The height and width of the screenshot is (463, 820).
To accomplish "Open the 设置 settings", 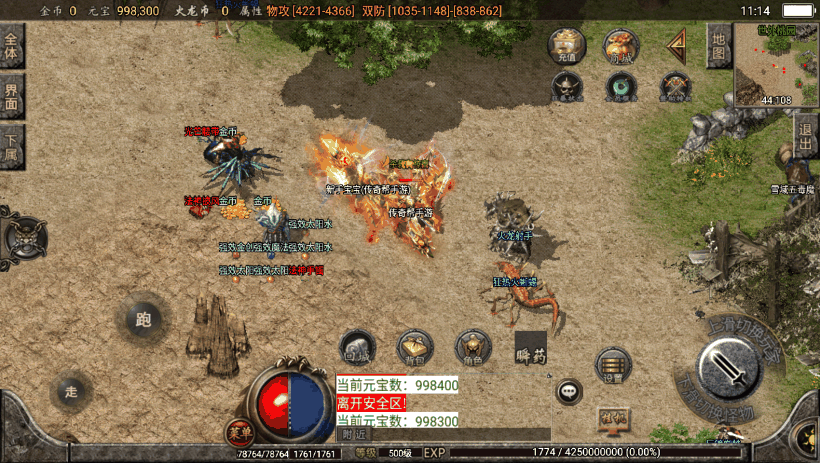I will pyautogui.click(x=613, y=366).
